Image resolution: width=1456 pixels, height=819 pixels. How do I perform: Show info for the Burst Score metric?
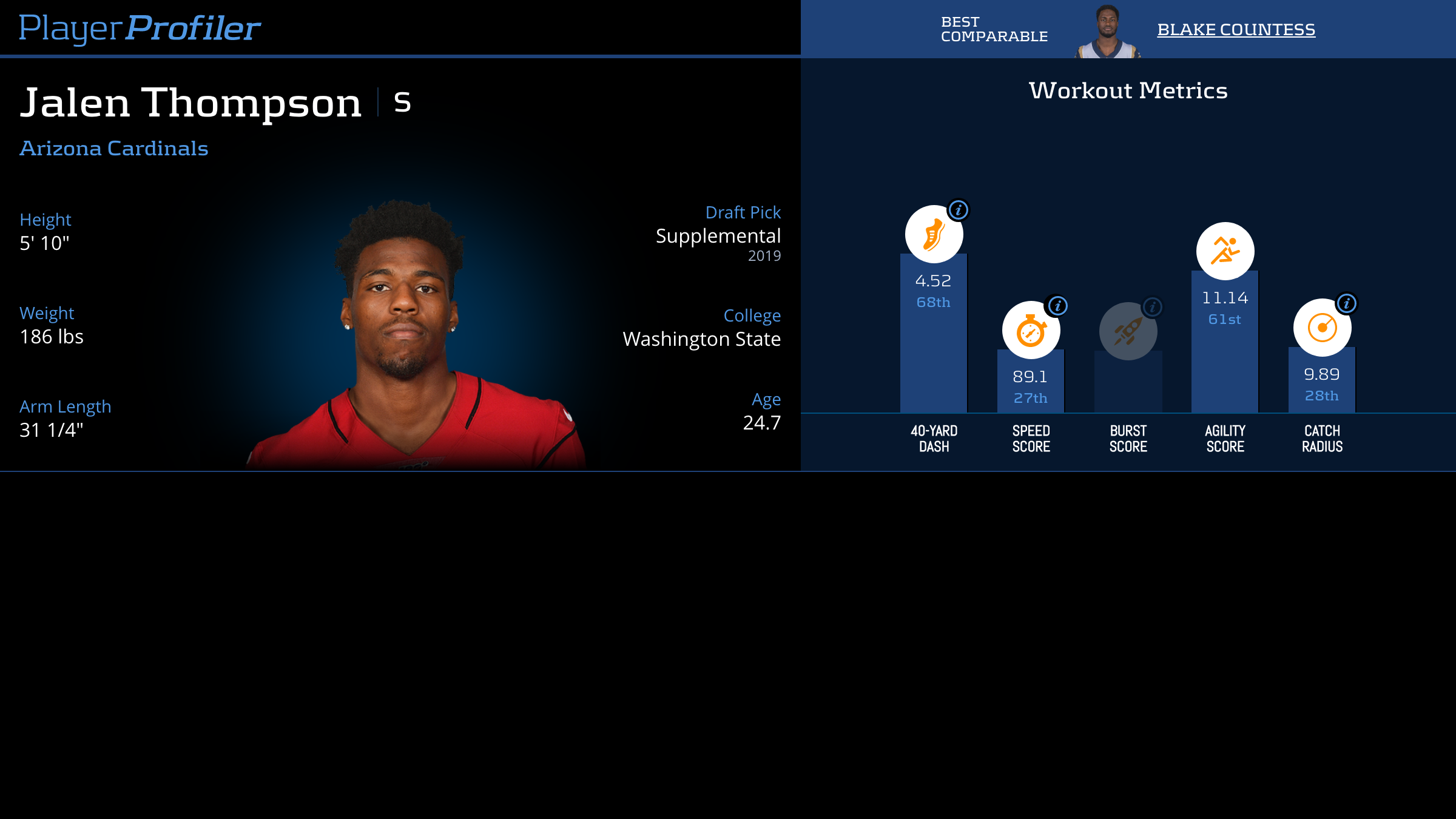1153,307
